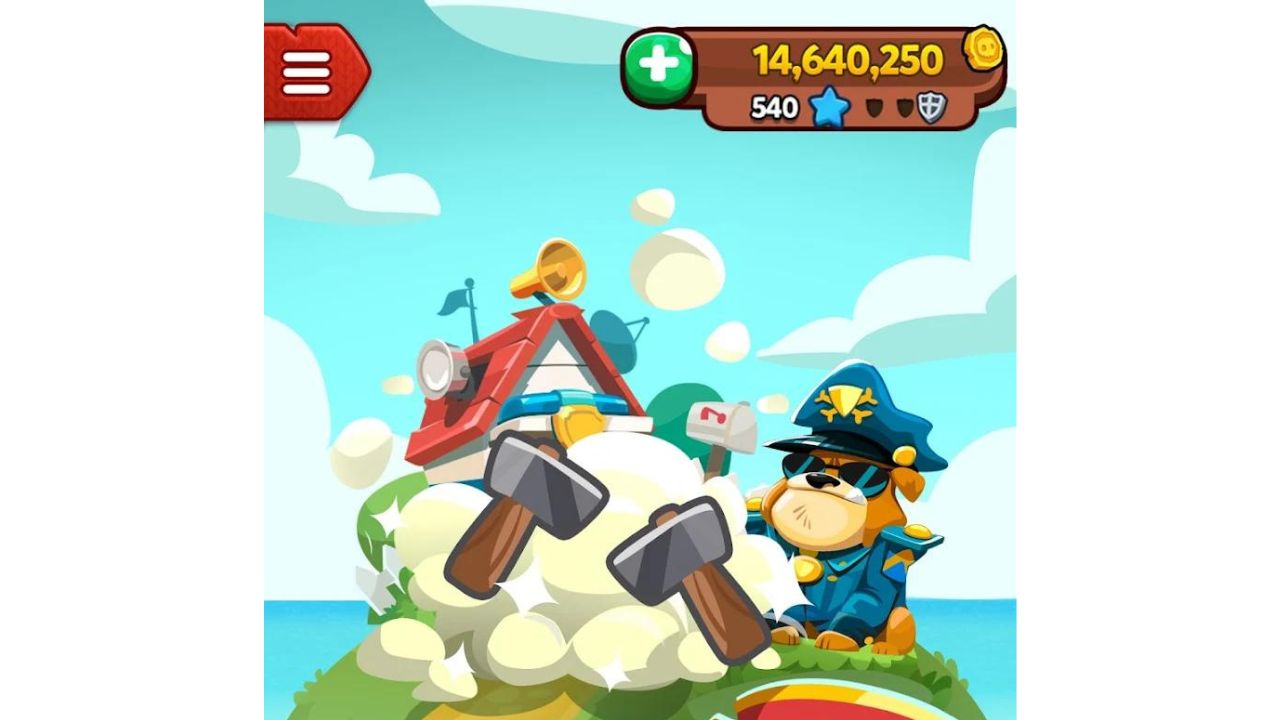Tap the second empty shield slot
Image resolution: width=1280 pixels, height=720 pixels.
coord(907,107)
